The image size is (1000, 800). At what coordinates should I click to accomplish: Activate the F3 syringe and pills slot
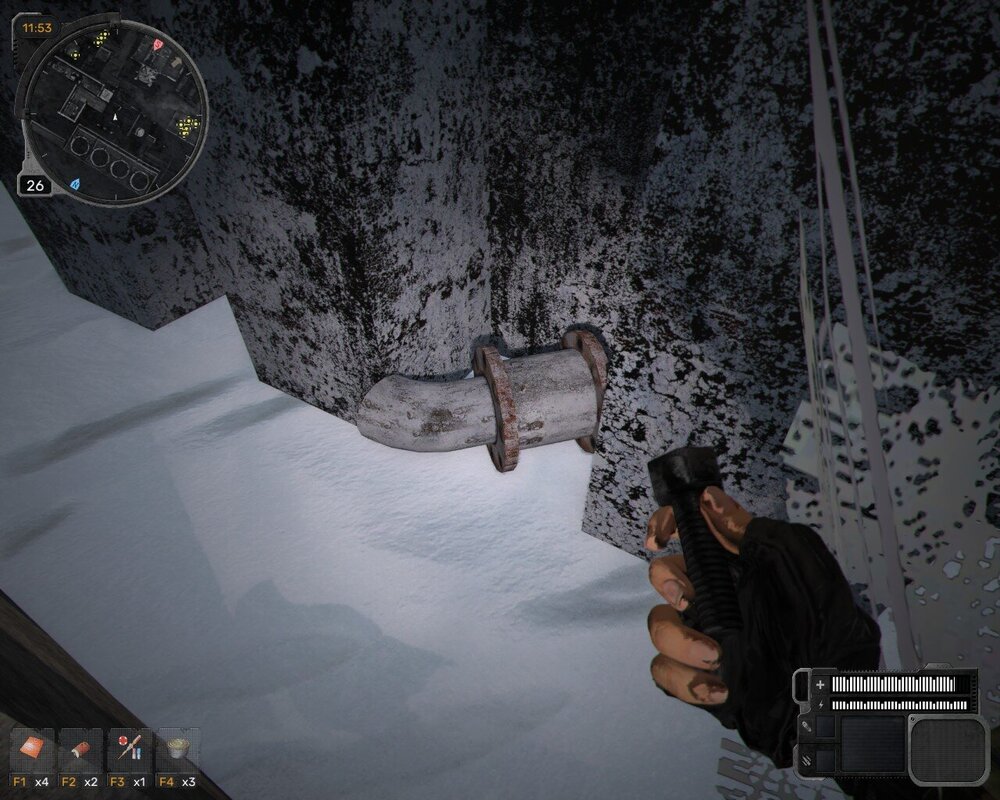click(x=129, y=750)
